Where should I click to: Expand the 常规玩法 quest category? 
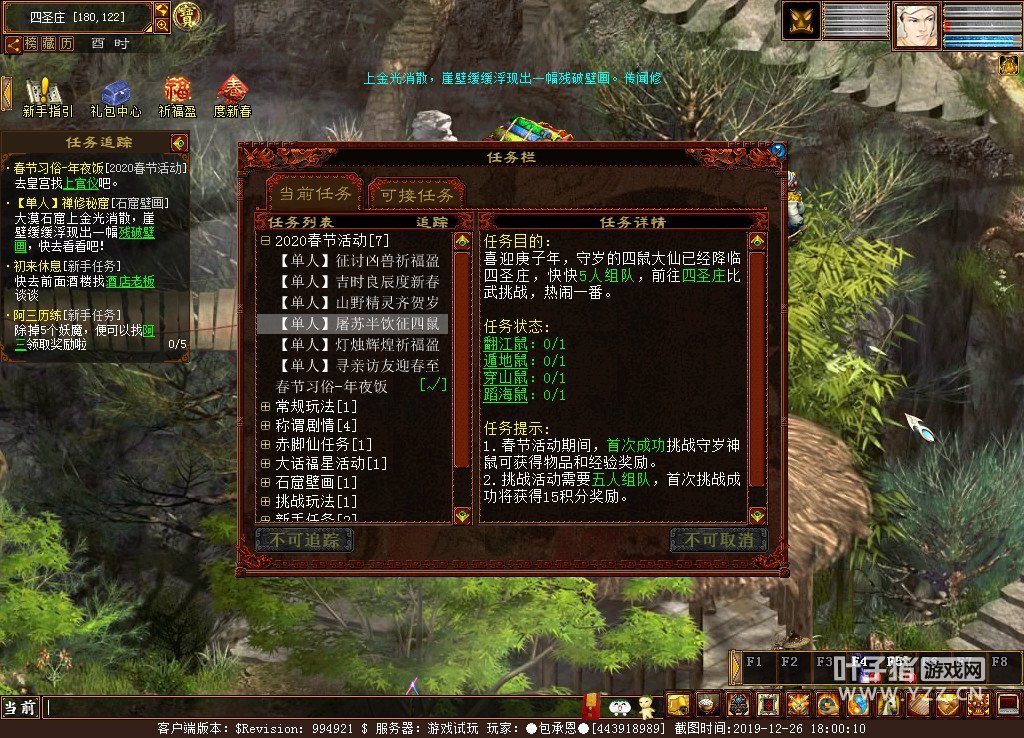click(x=265, y=407)
